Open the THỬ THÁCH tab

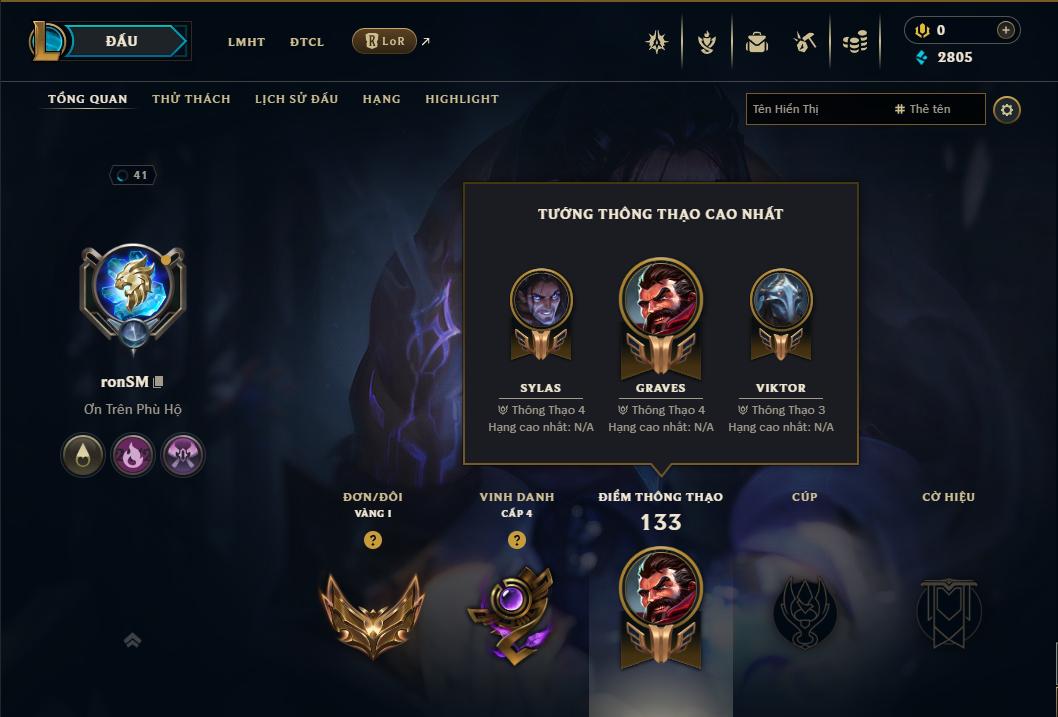[x=191, y=99]
